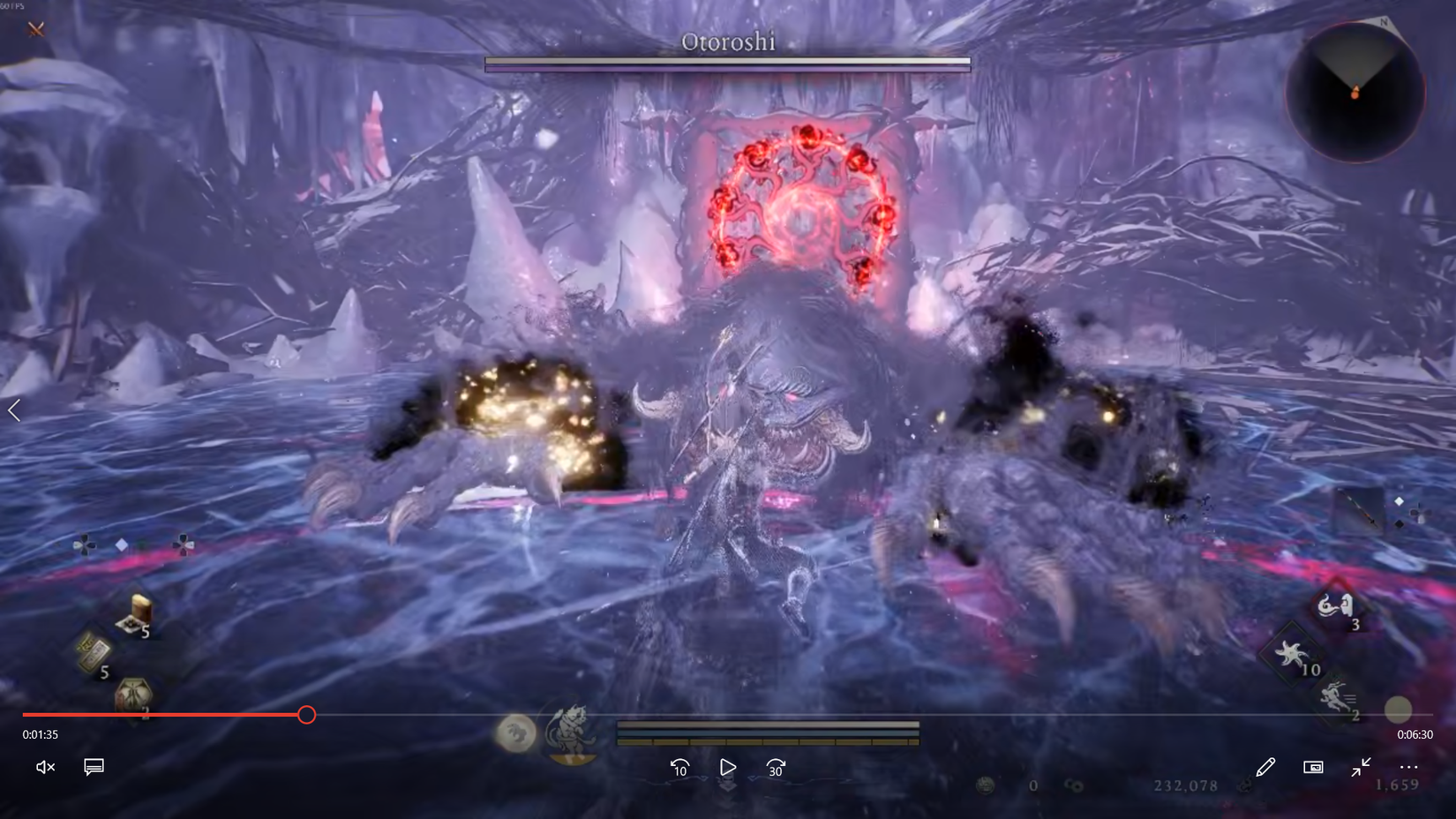Open the annotation pencil tool
This screenshot has height=819, width=1456.
click(1265, 767)
